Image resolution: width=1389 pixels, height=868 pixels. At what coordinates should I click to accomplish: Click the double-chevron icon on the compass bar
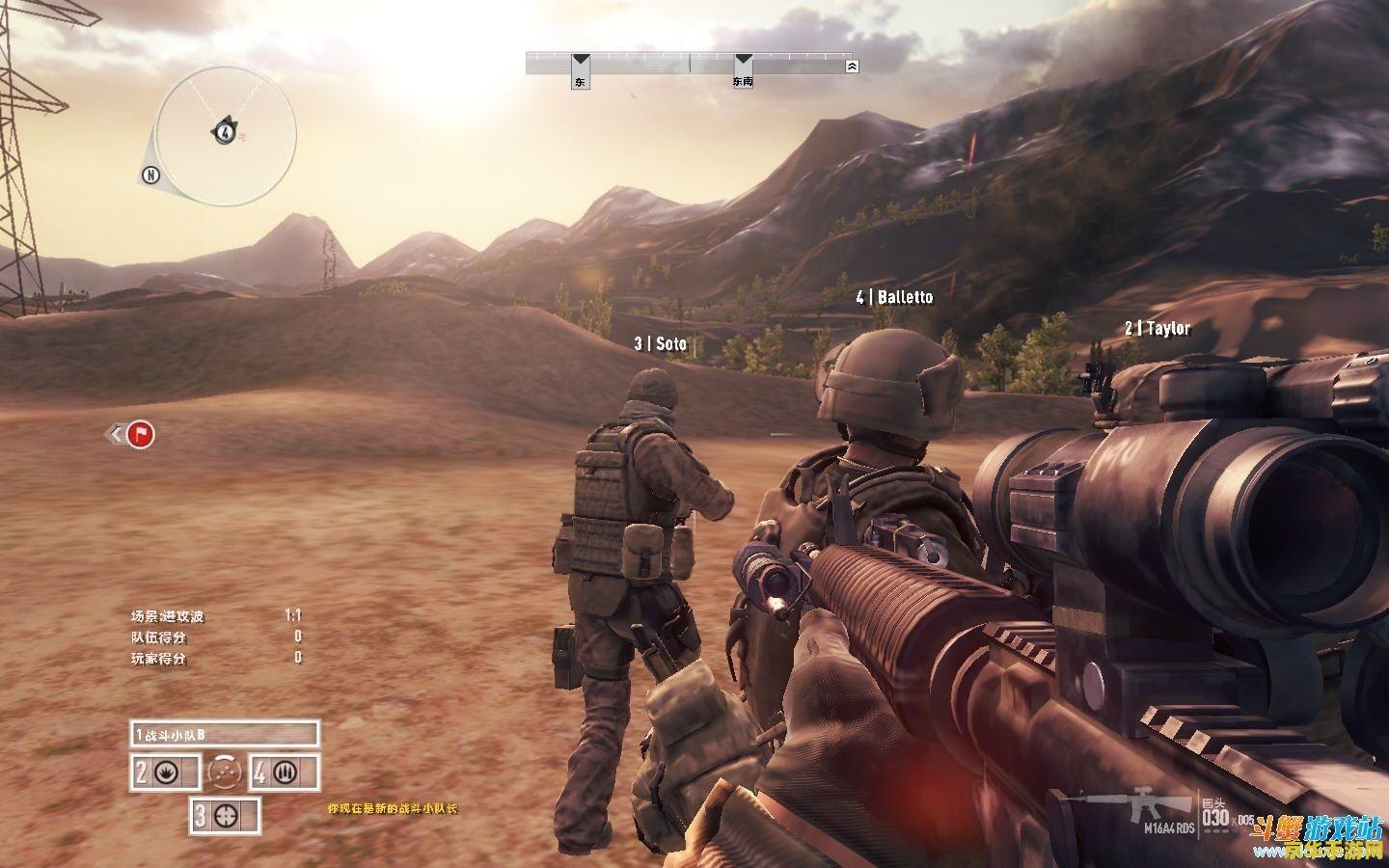click(x=851, y=67)
